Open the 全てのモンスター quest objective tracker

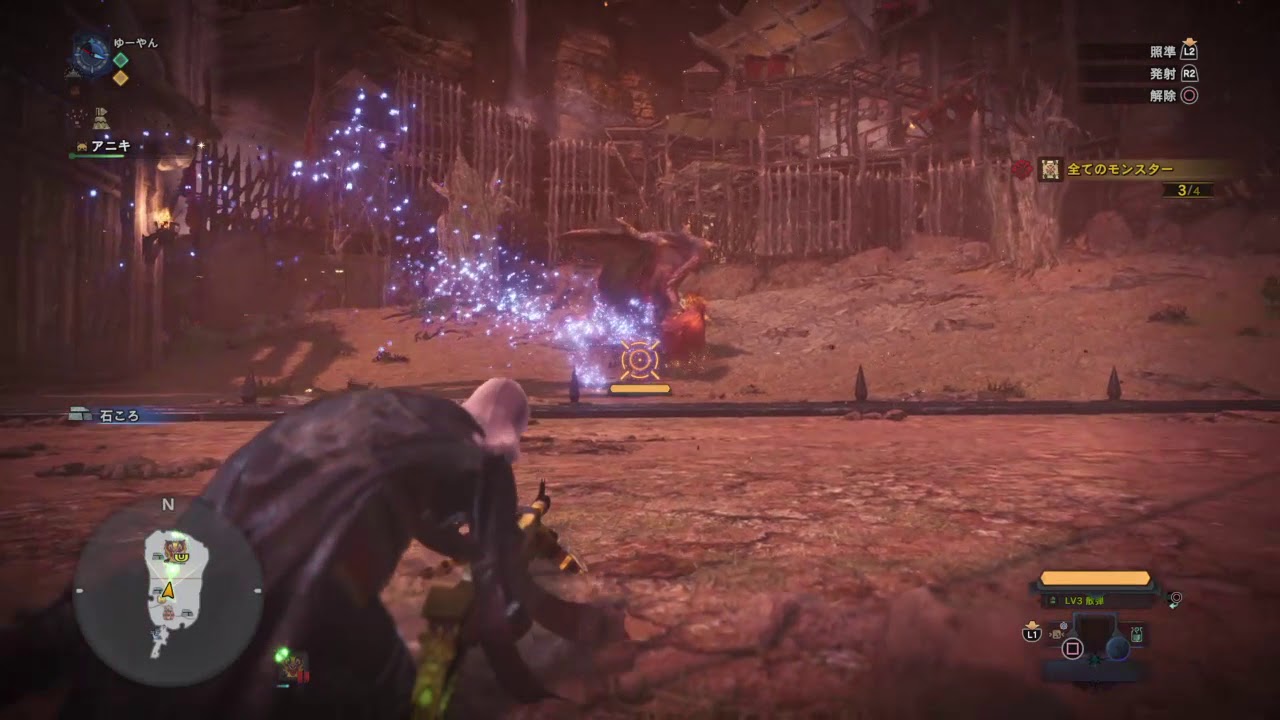1118,170
